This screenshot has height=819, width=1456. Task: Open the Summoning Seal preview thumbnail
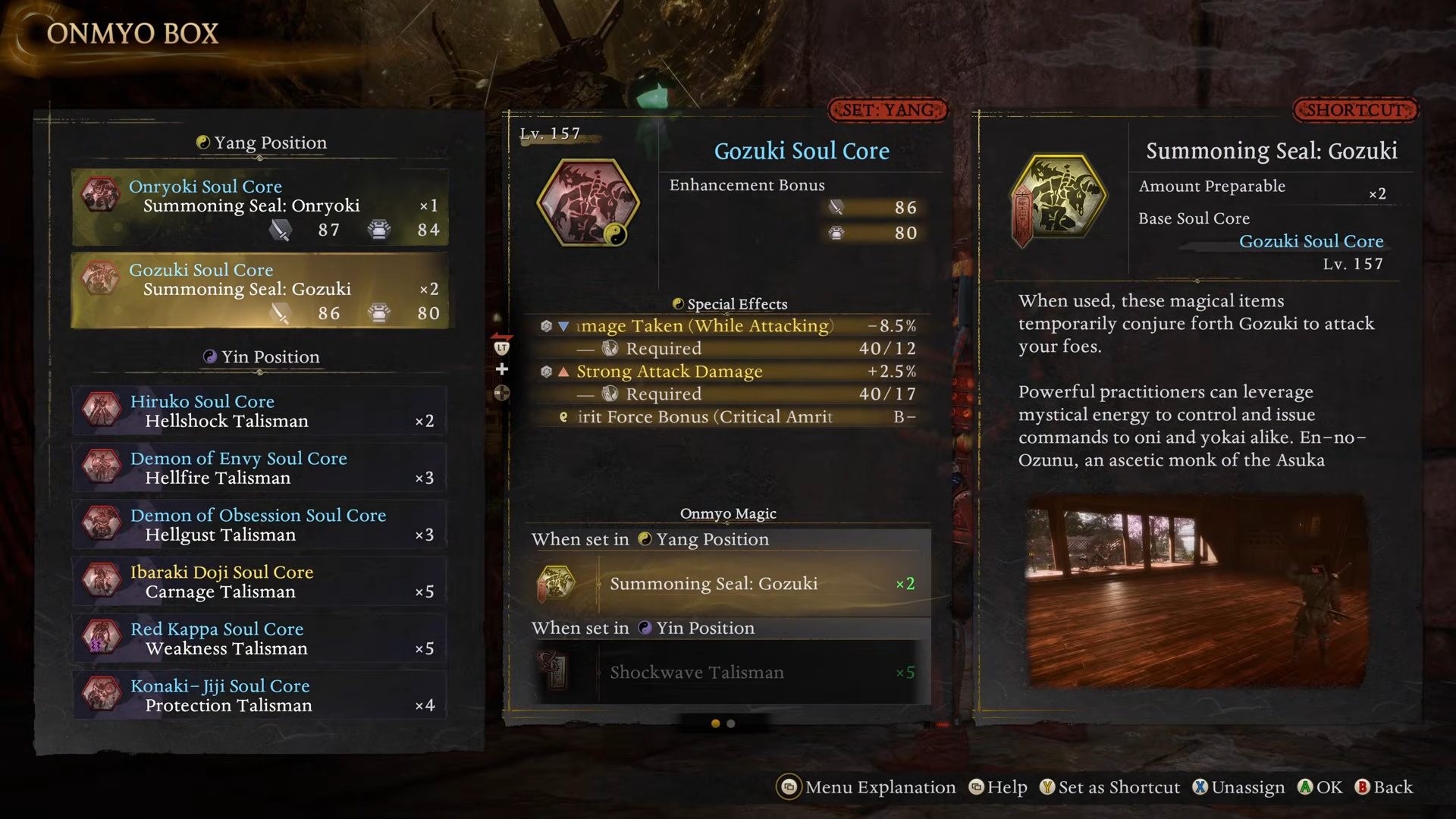[1197, 591]
